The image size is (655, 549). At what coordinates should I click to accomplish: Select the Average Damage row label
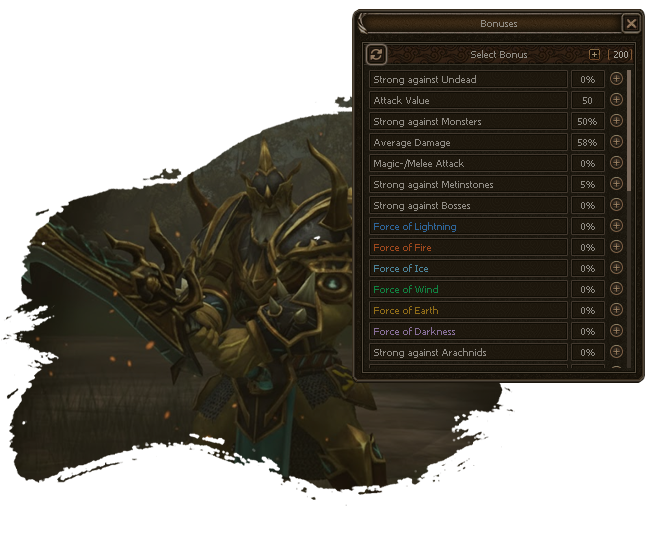[x=467, y=142]
